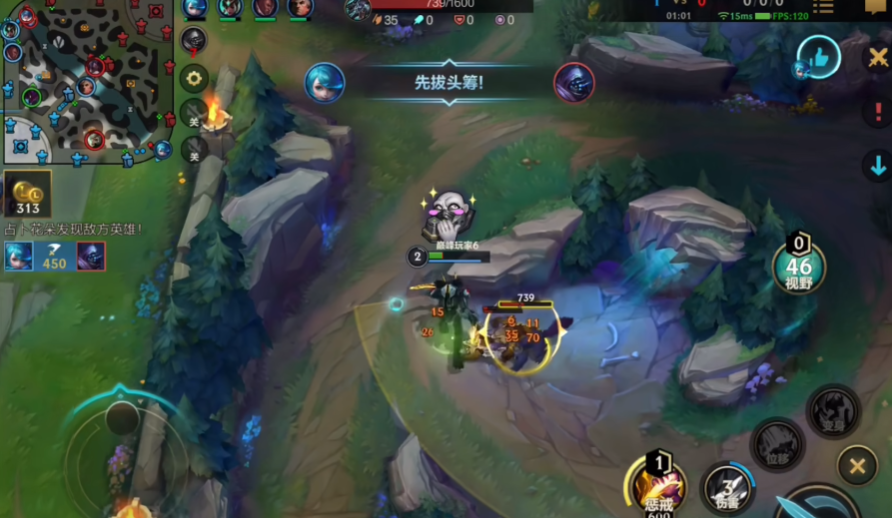892x518 pixels.
Task: Send the red exclamation danger ping
Action: tap(877, 111)
